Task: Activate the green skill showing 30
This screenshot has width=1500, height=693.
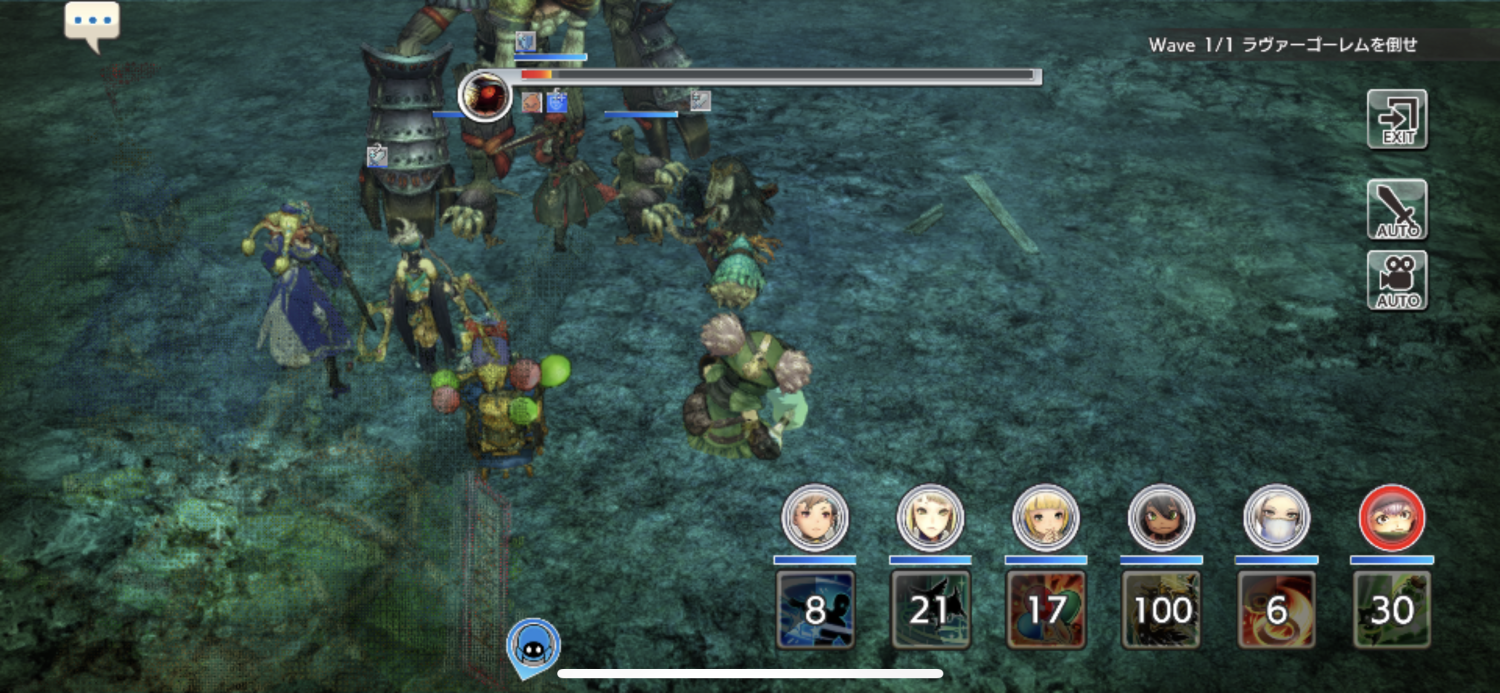Action: pos(1392,609)
